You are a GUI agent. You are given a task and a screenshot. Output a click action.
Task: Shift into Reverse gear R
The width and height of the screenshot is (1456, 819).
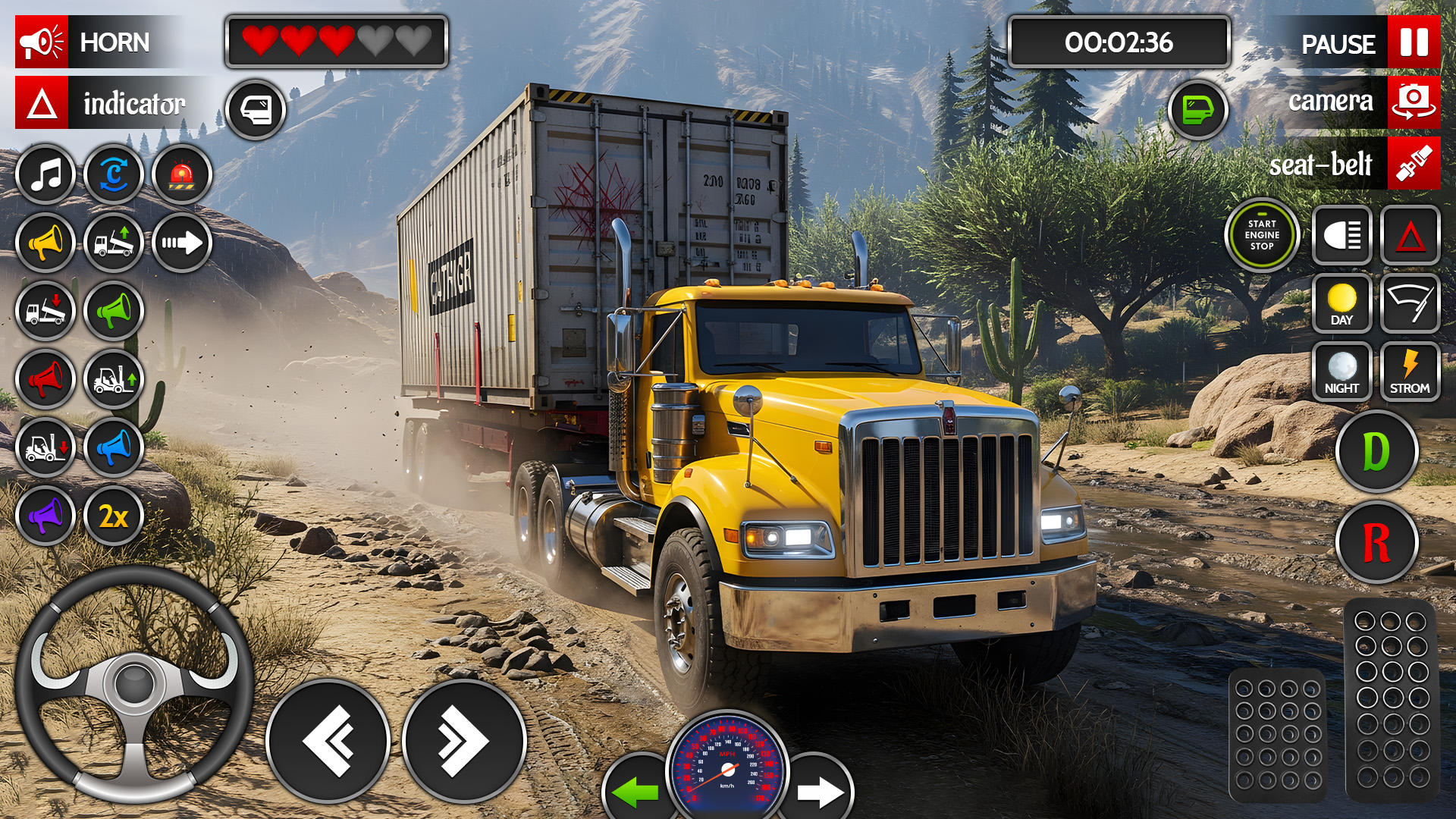1376,542
